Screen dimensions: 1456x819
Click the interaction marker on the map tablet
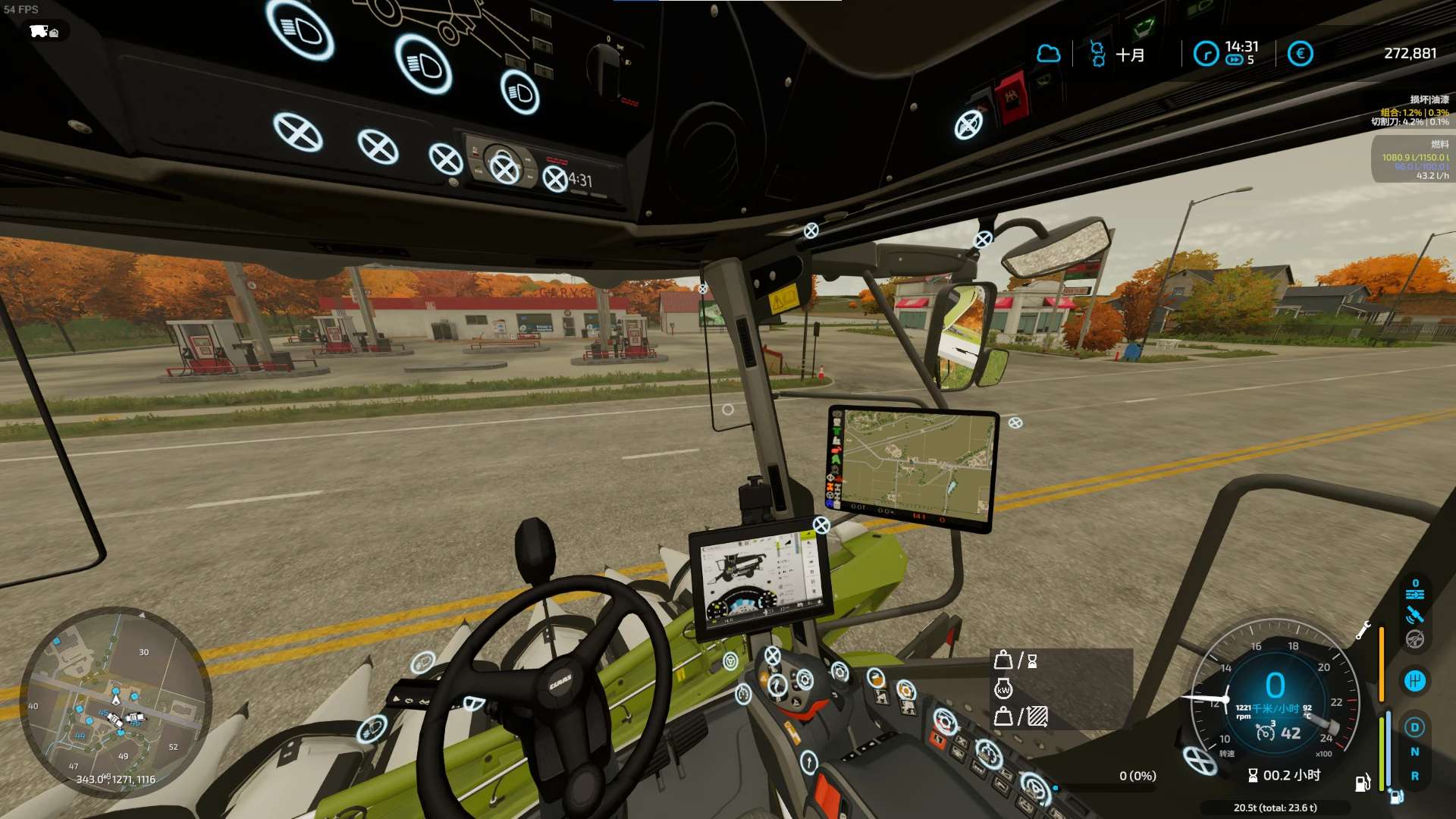point(1015,423)
